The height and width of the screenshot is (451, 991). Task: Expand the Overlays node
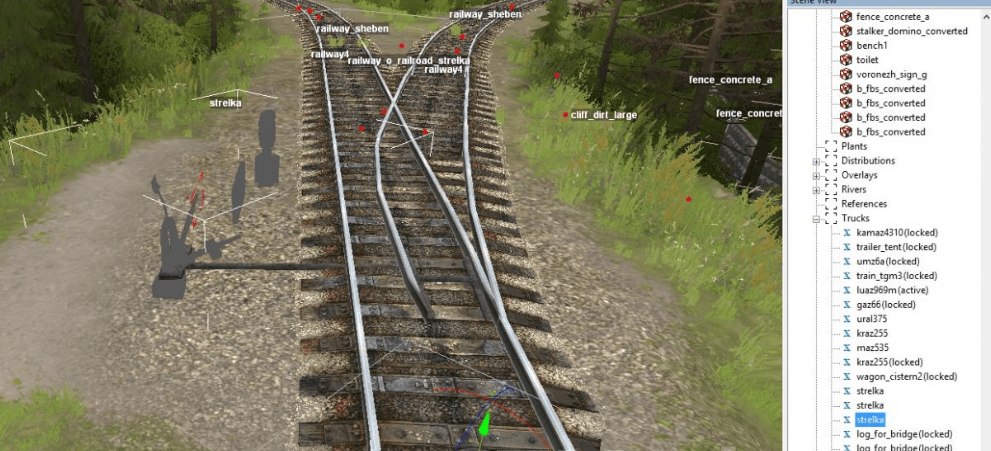tap(817, 175)
